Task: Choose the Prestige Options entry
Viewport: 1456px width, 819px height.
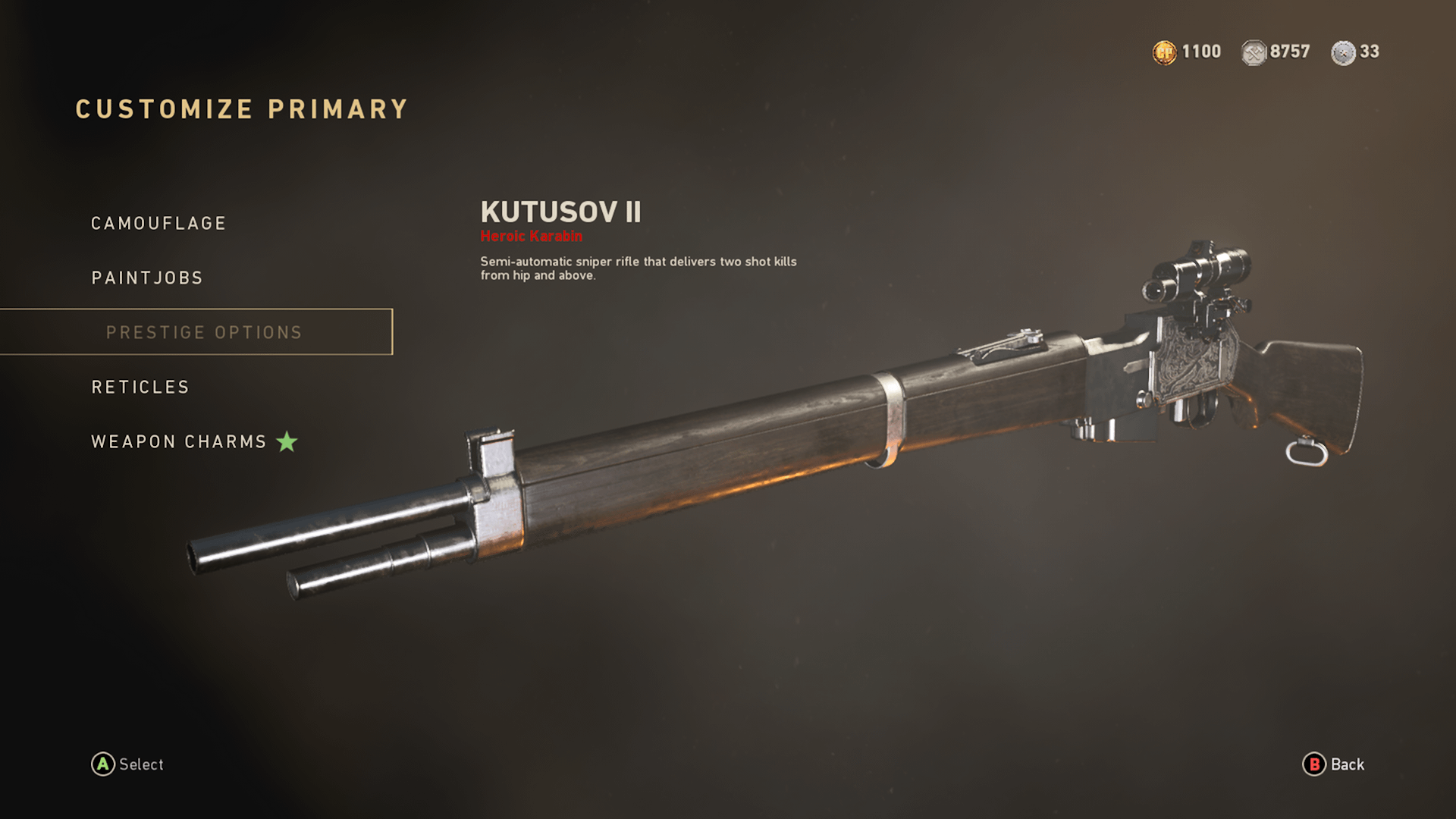Action: tap(204, 332)
